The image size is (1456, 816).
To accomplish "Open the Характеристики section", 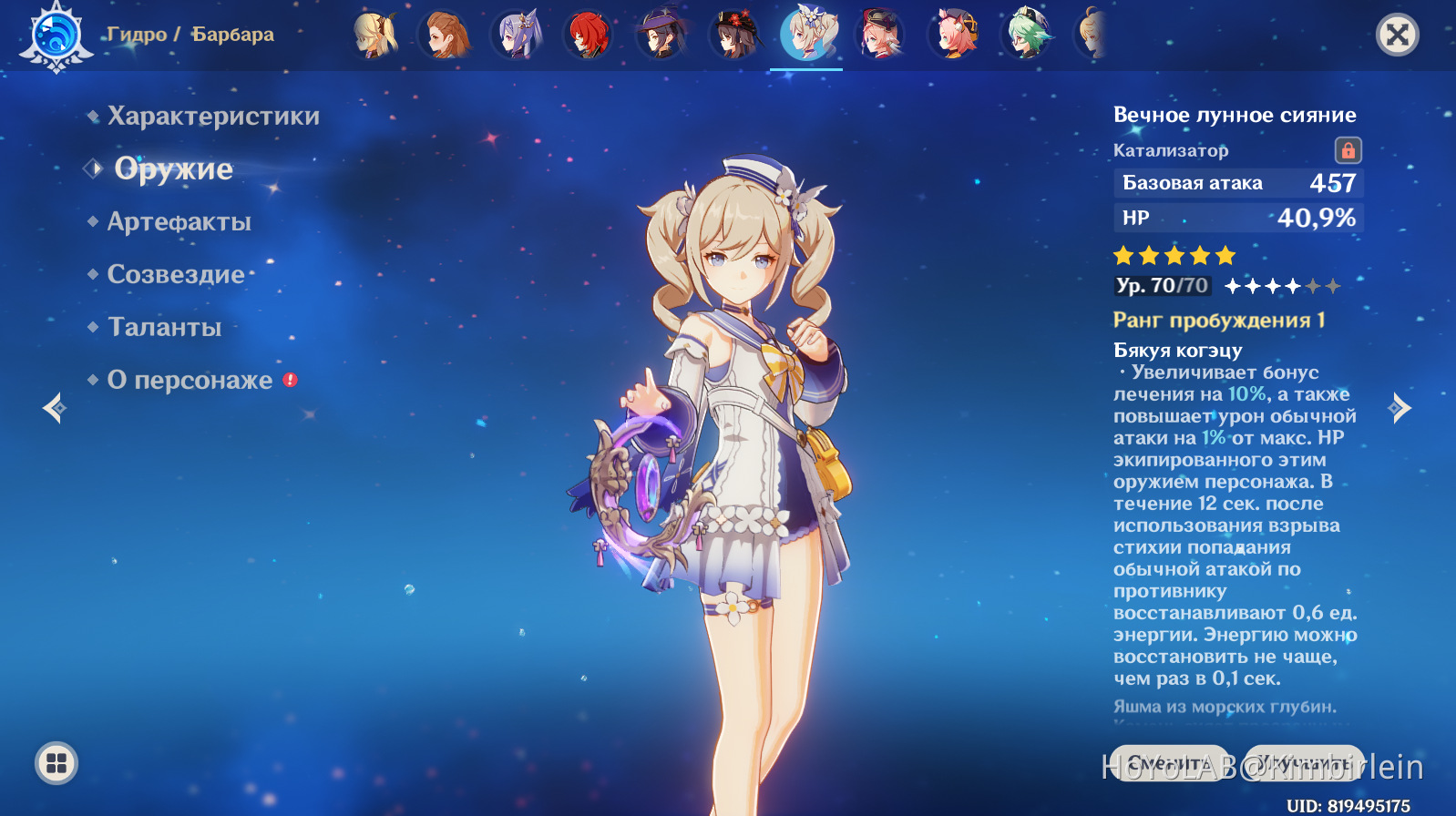I will tap(213, 117).
